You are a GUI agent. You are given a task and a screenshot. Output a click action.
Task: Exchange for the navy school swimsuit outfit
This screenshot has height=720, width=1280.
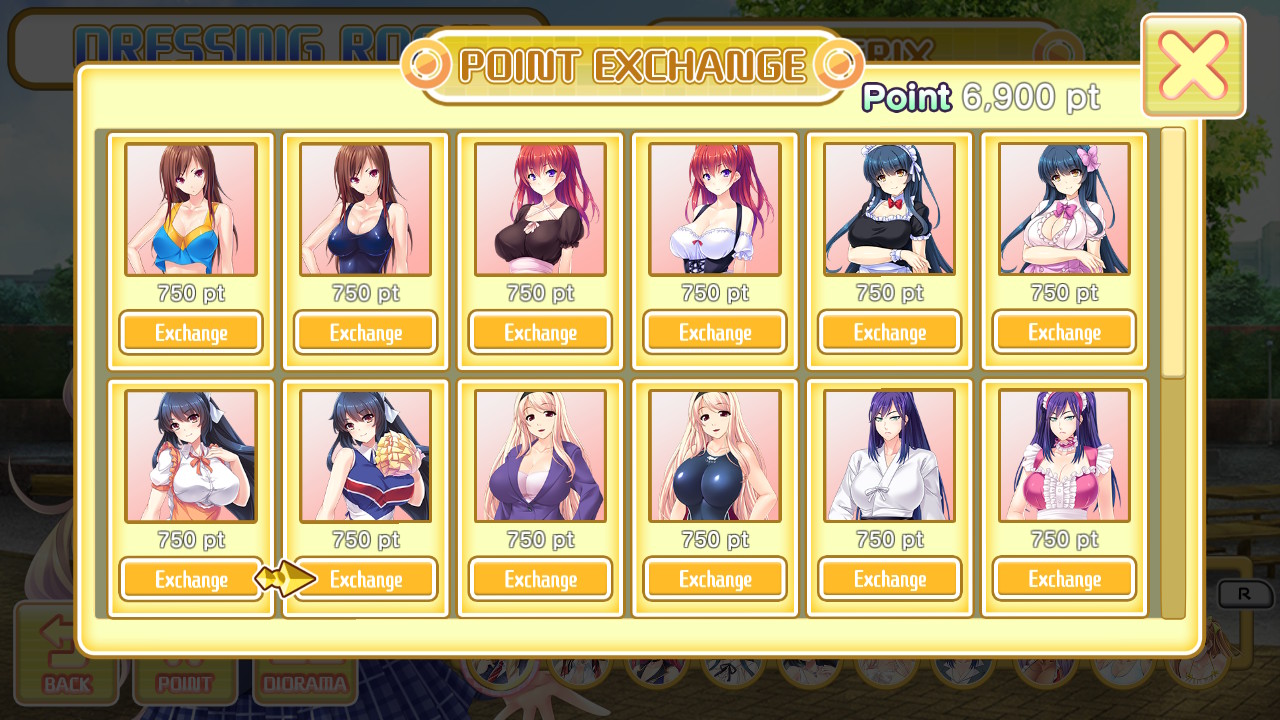click(365, 332)
